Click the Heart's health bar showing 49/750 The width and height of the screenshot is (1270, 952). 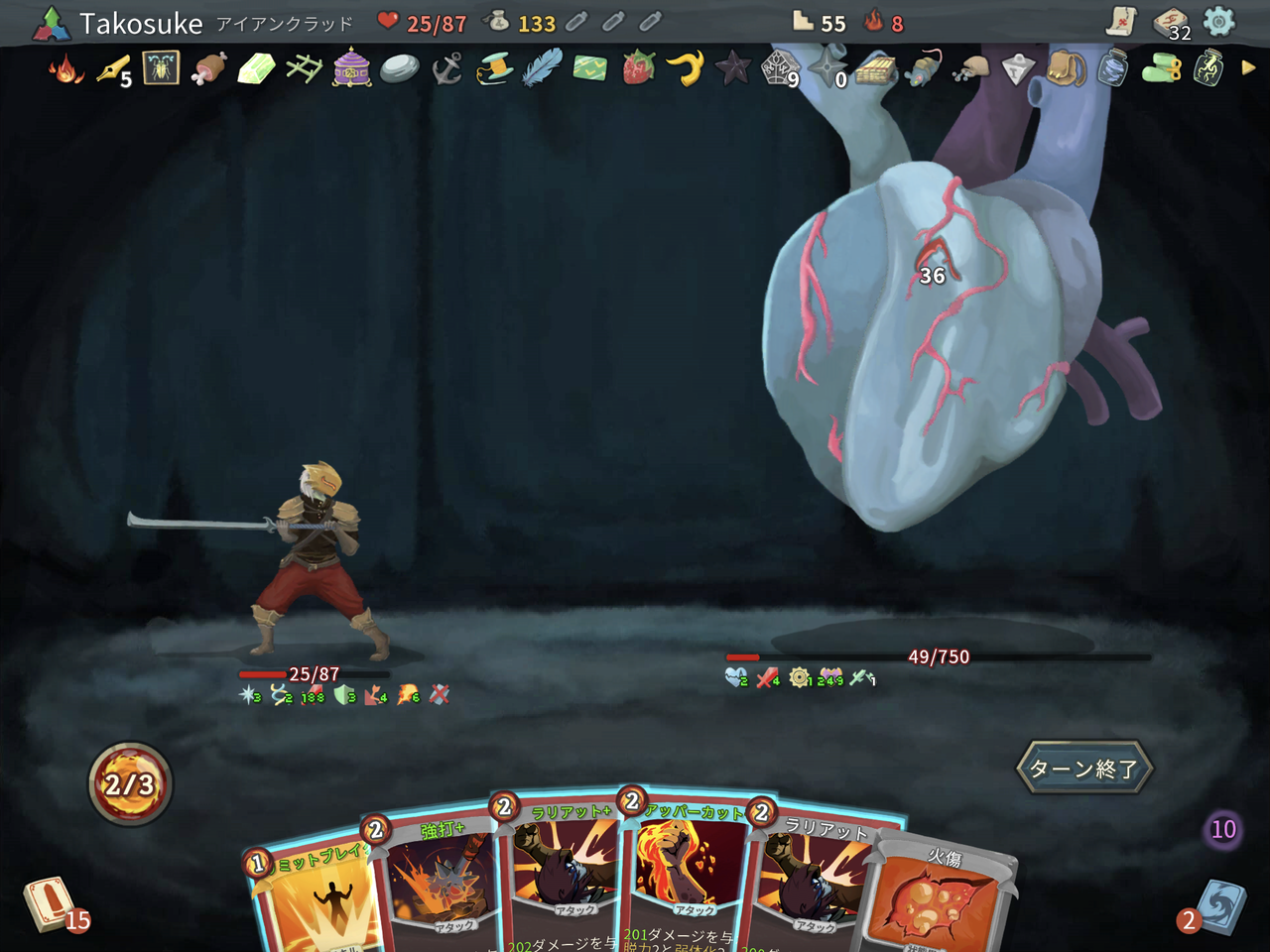coord(938,656)
